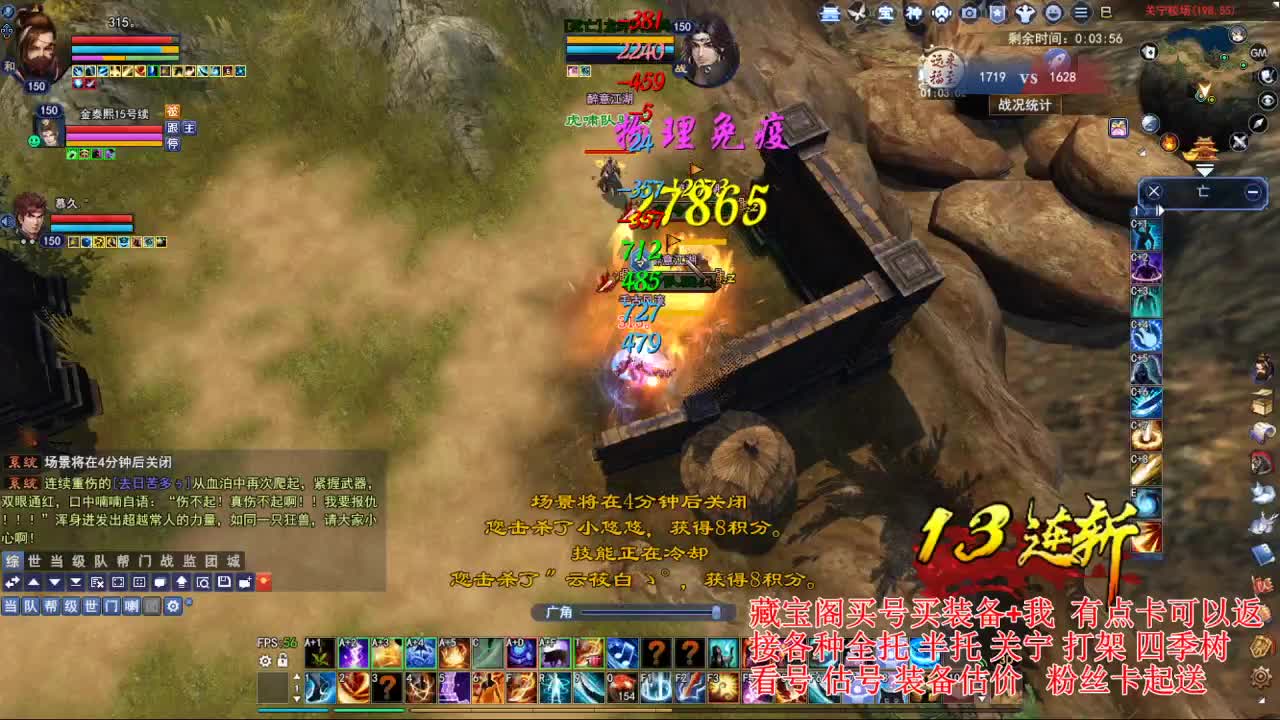Toggle the eye icon near the minimap
Image resolution: width=1280 pixels, height=720 pixels.
point(1268,101)
